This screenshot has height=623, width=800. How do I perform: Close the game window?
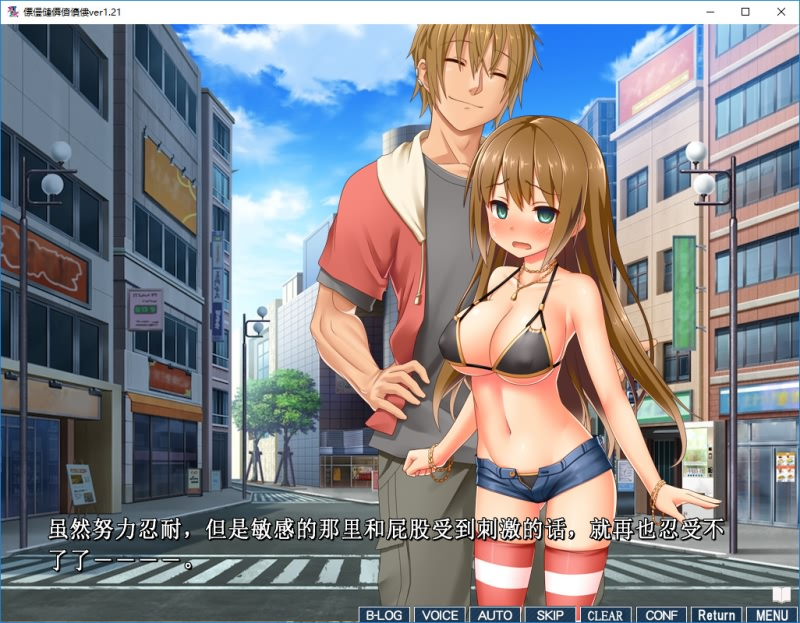[x=782, y=12]
